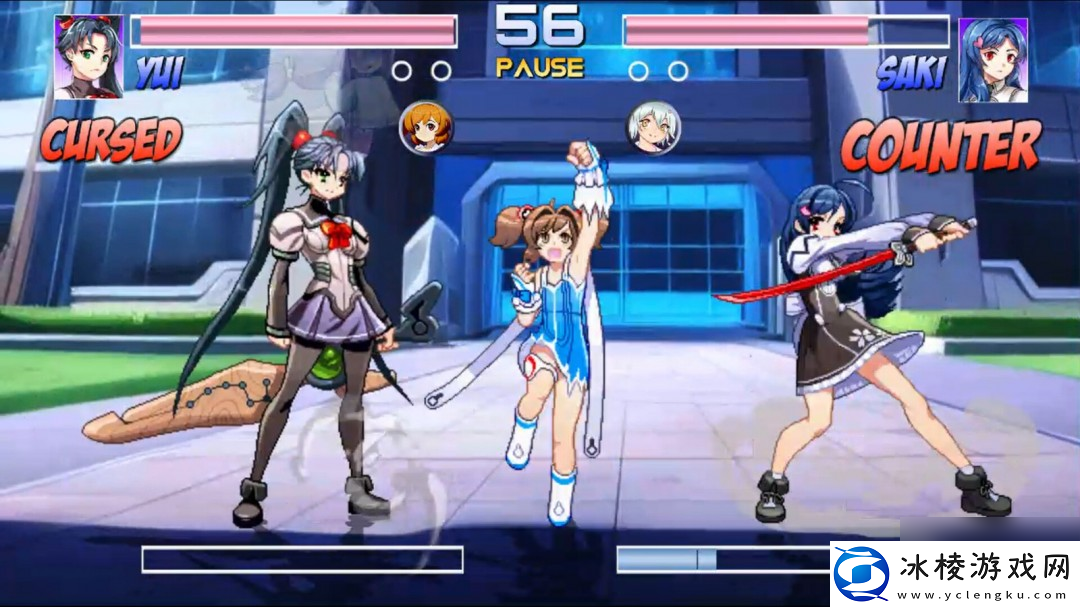Image resolution: width=1080 pixels, height=607 pixels.
Task: Tap Yui's character portrait
Action: click(90, 57)
